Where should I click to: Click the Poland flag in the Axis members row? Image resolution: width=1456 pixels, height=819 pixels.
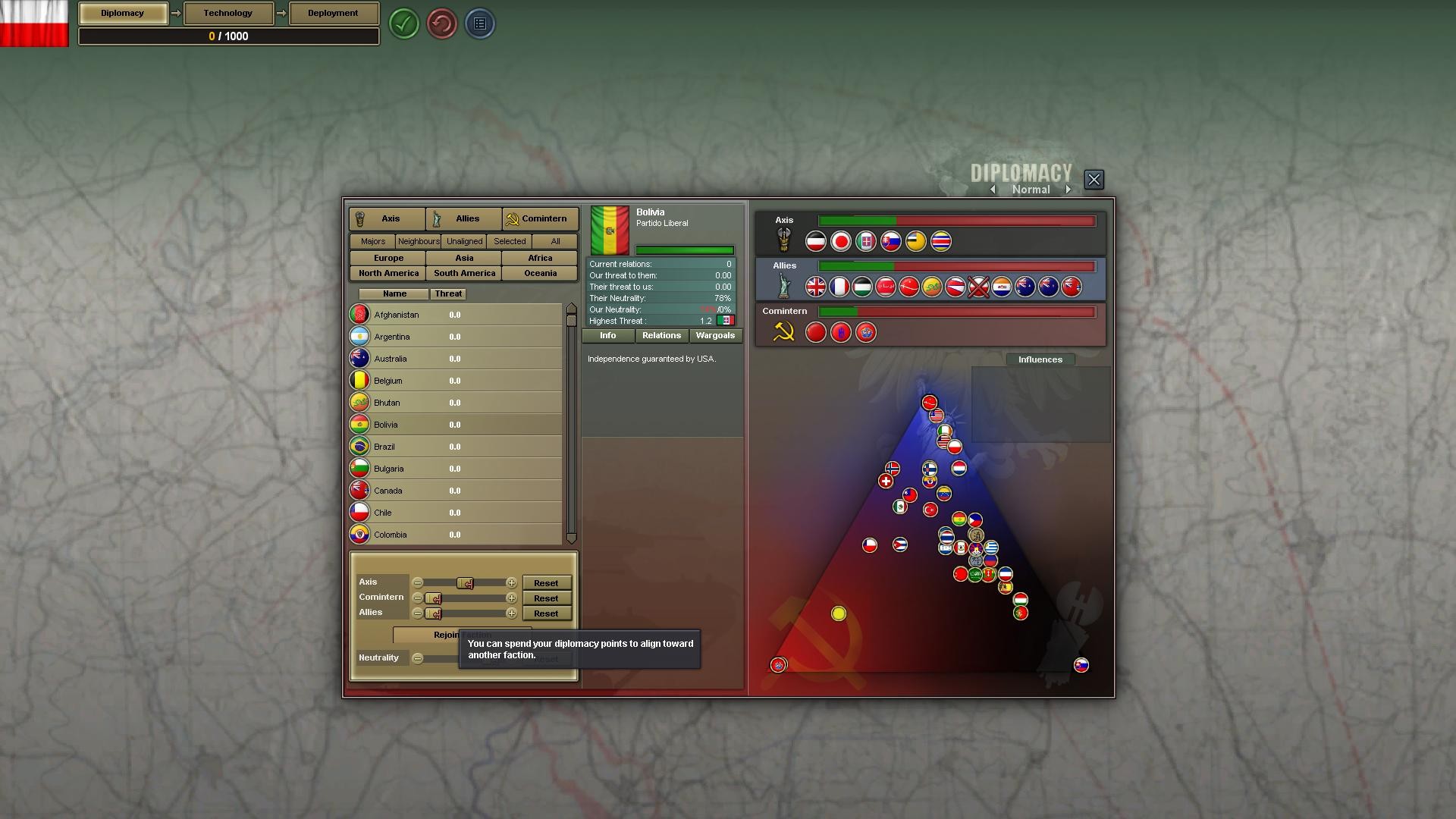(x=815, y=241)
